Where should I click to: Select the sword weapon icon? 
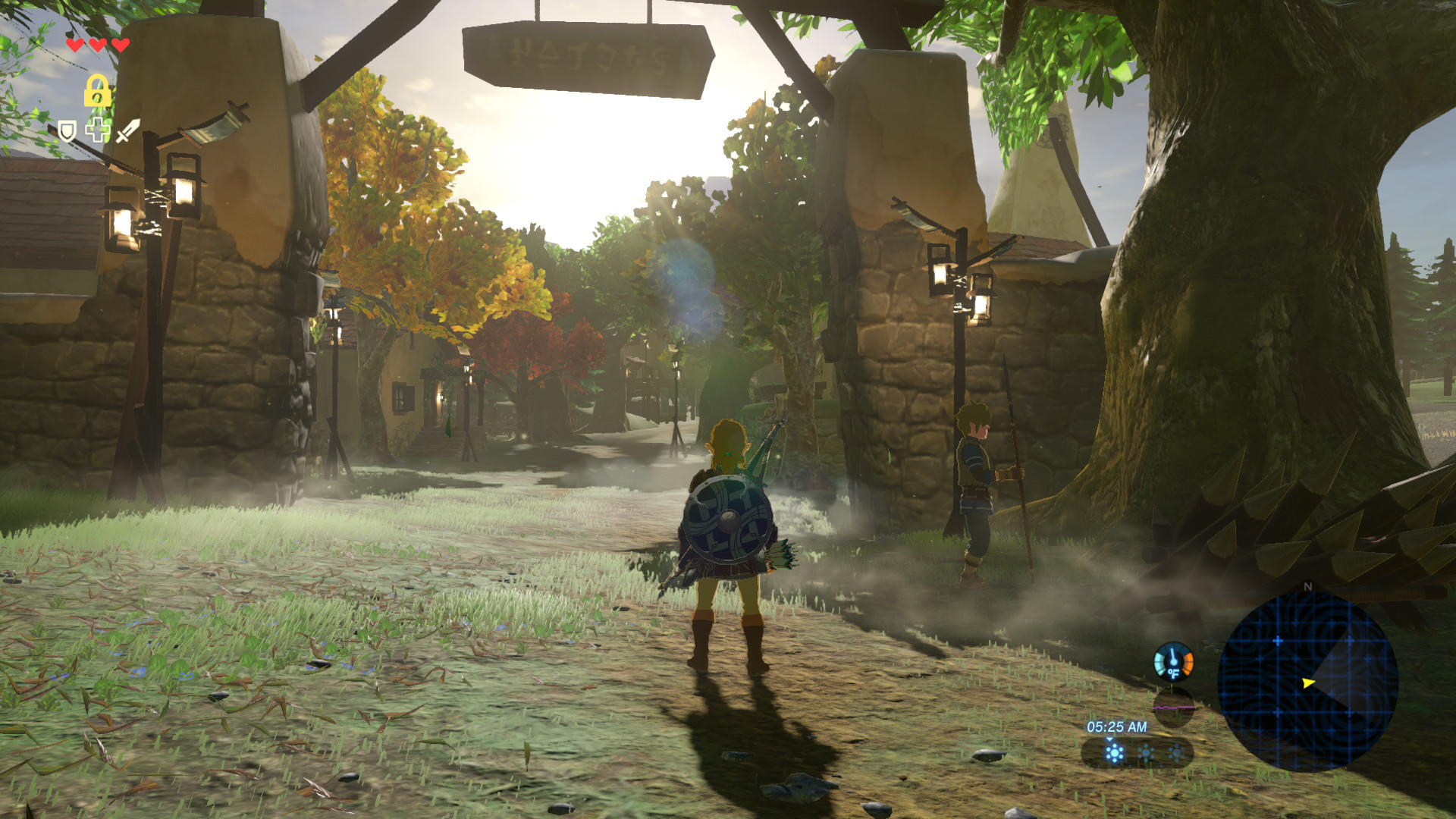click(127, 130)
